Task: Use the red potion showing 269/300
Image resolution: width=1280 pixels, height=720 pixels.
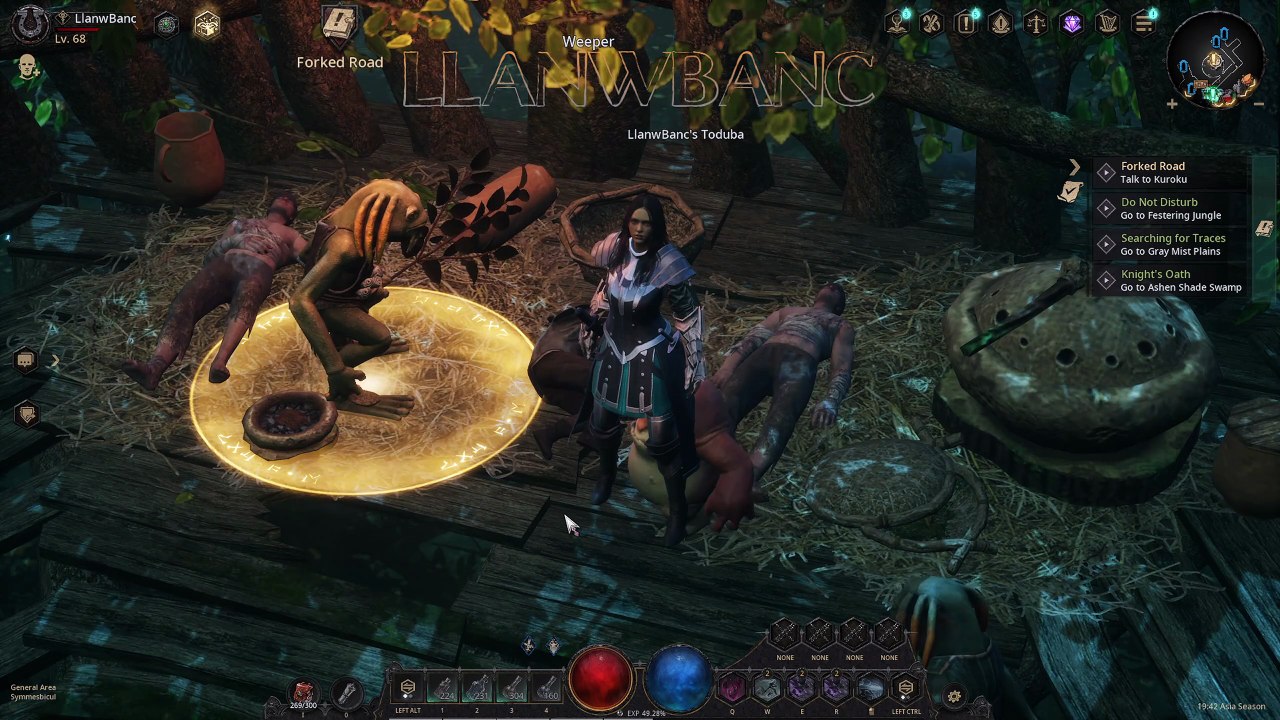Action: point(303,692)
